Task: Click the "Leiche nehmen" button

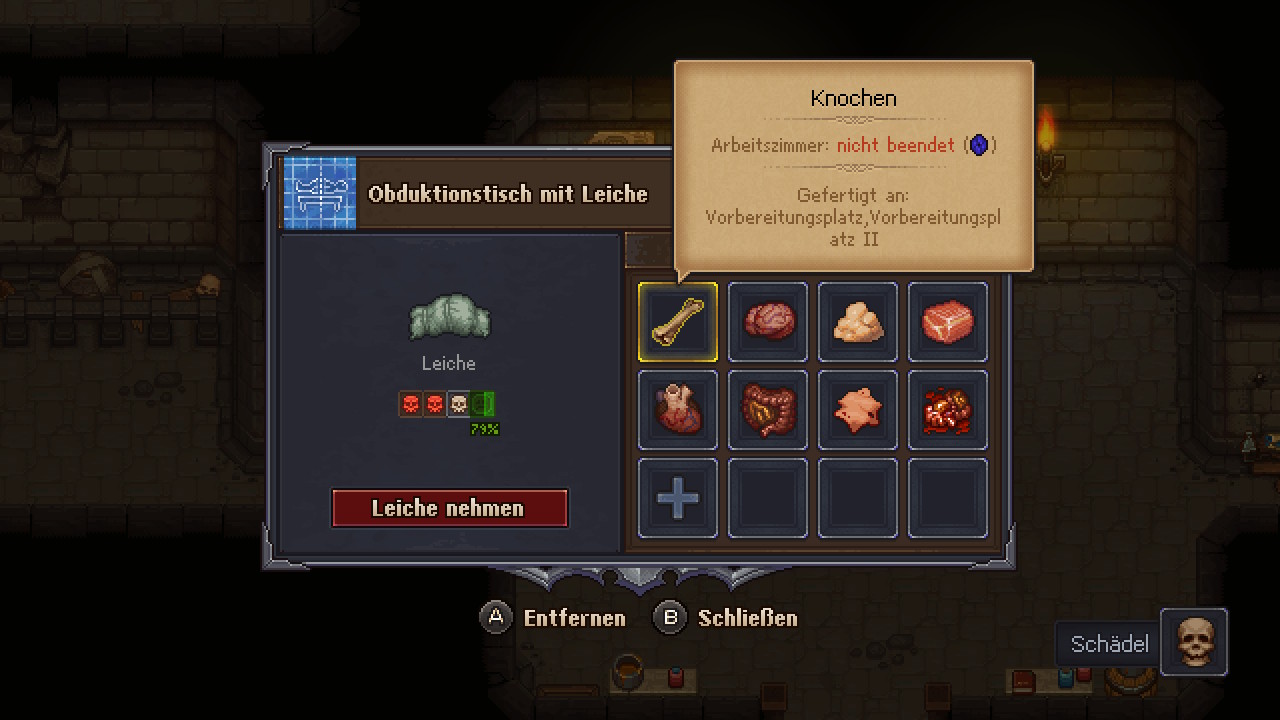Action: pyautogui.click(x=449, y=508)
